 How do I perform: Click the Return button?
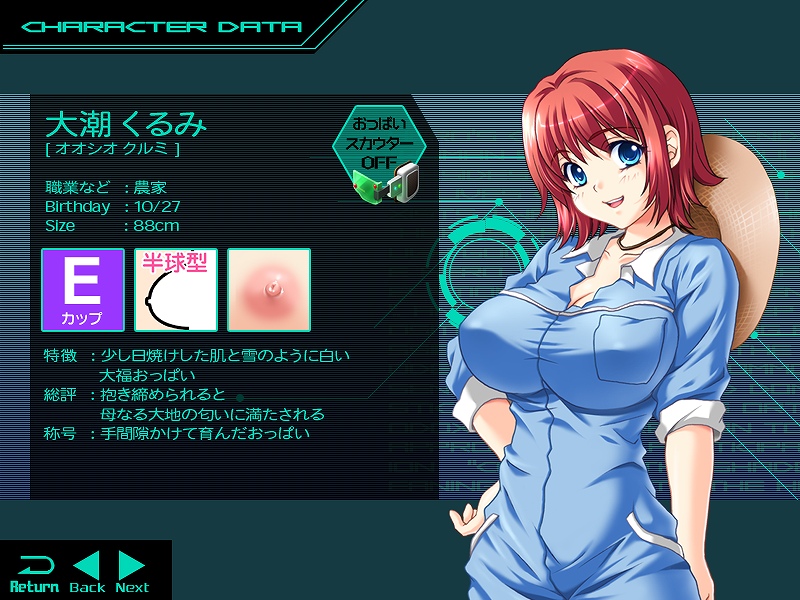tap(34, 572)
